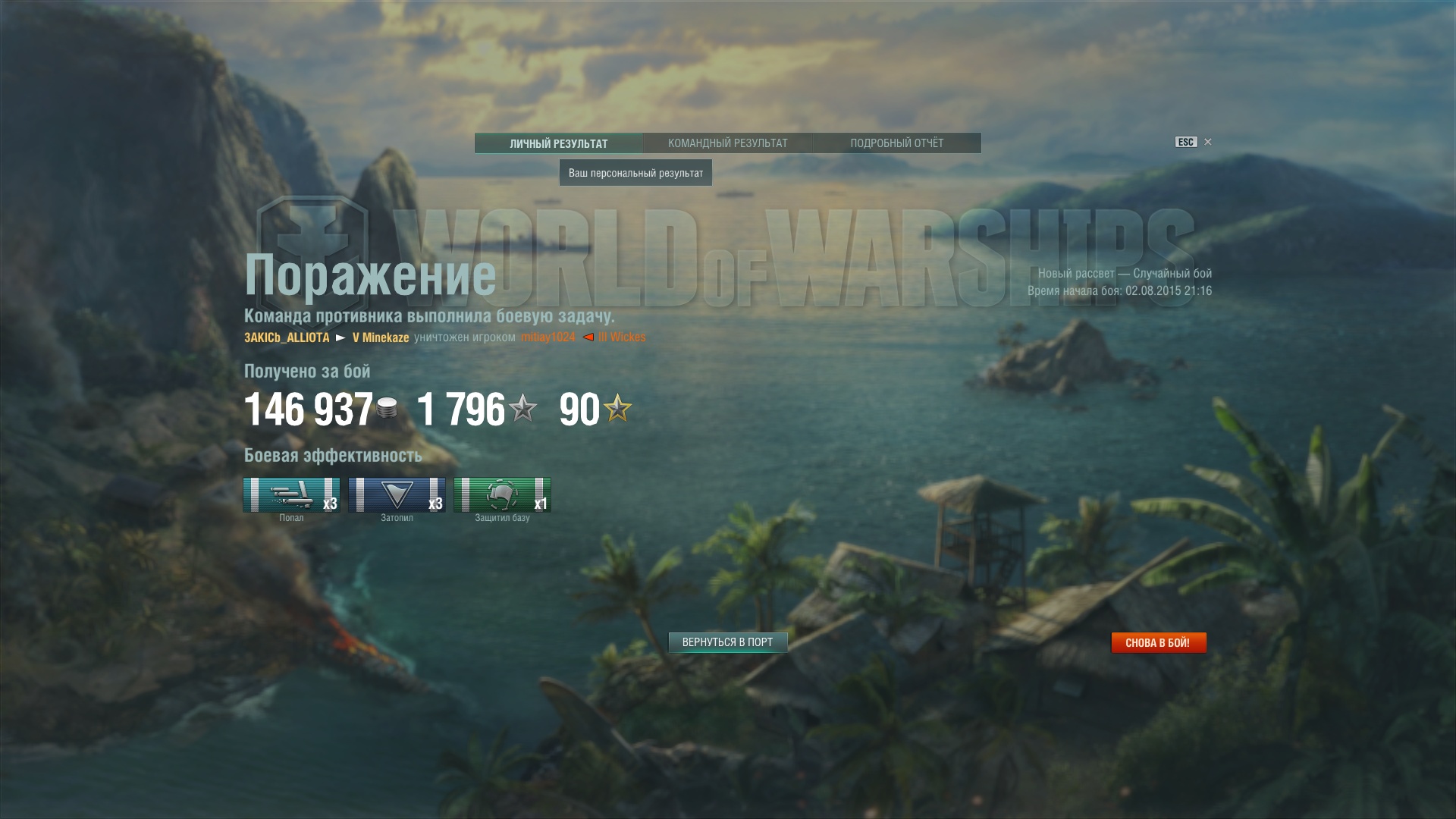
Task: Click the V Minekaze ship name
Action: click(381, 337)
